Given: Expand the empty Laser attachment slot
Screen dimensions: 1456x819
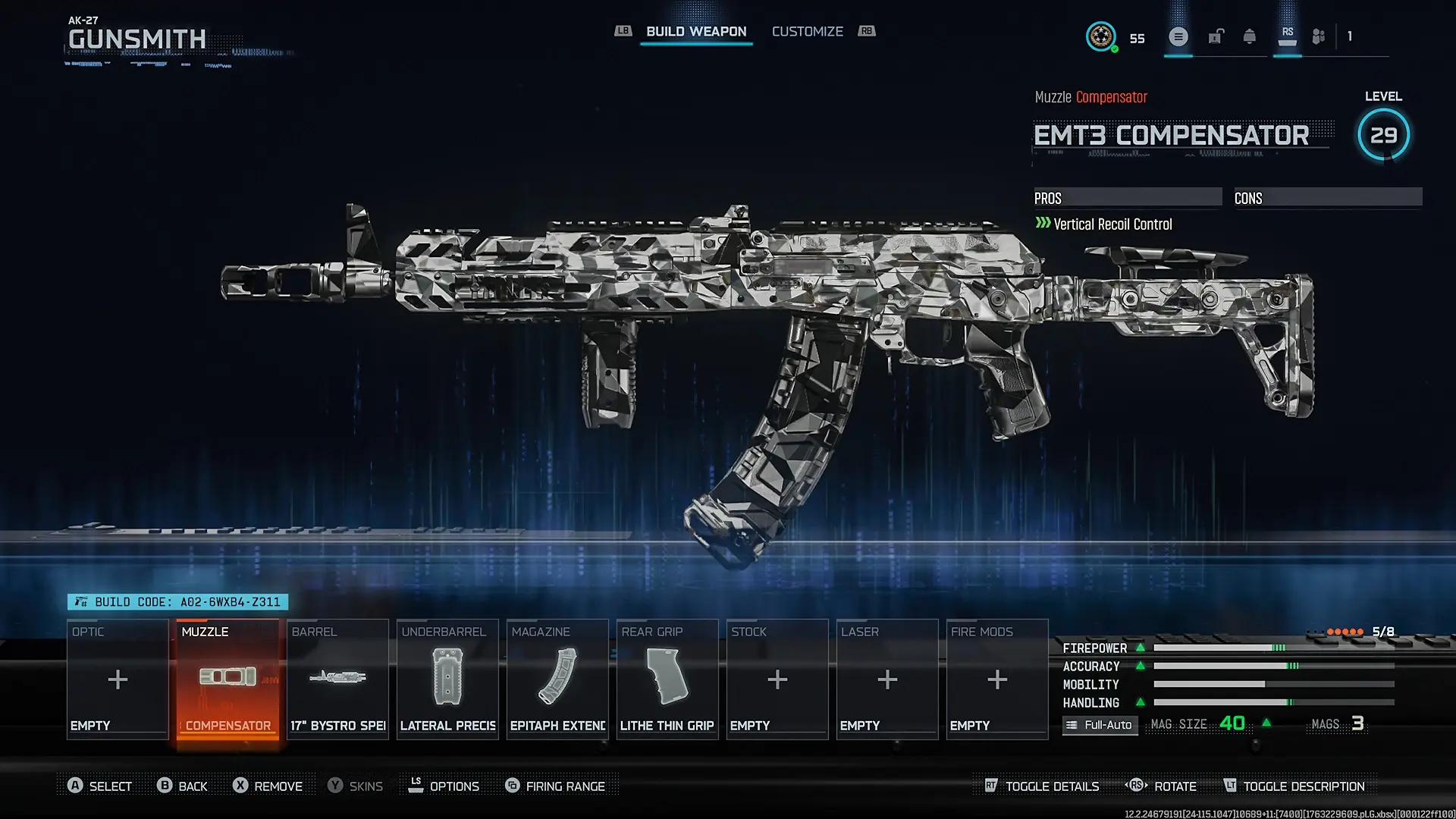Looking at the screenshot, I should (x=886, y=679).
